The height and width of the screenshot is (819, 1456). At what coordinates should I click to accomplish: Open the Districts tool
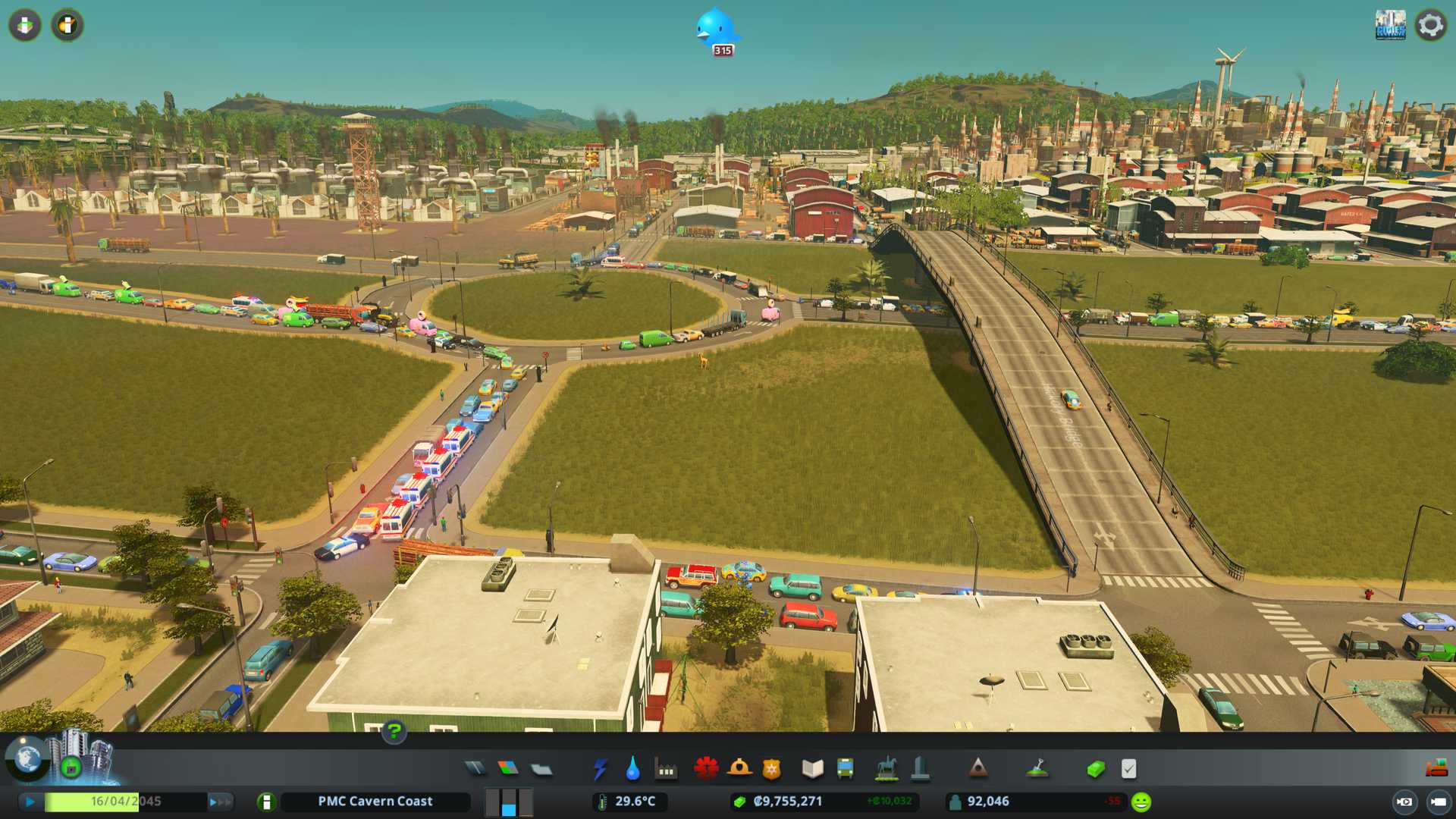(x=541, y=769)
